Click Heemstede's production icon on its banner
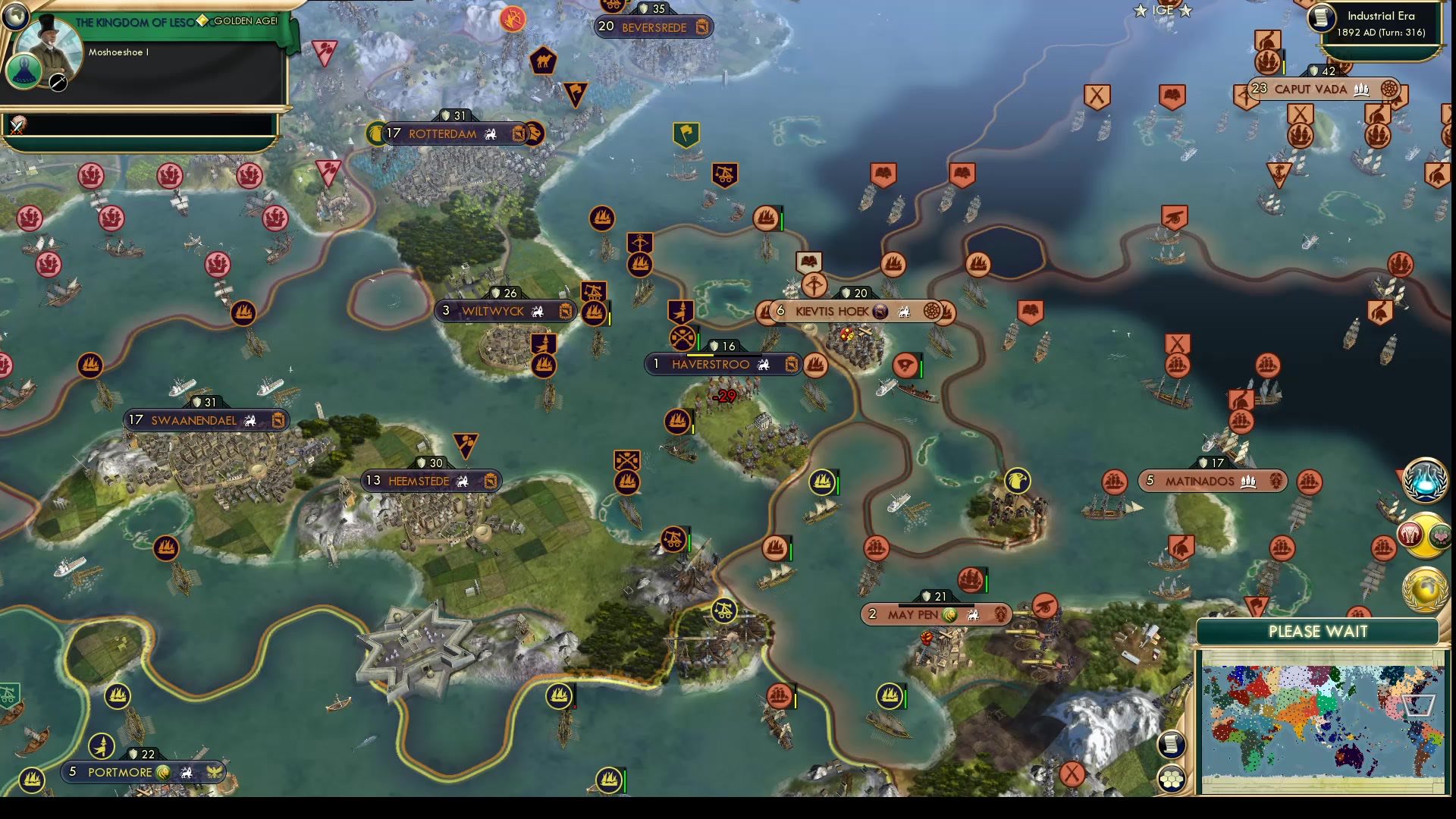Viewport: 1456px width, 819px height. pos(489,482)
